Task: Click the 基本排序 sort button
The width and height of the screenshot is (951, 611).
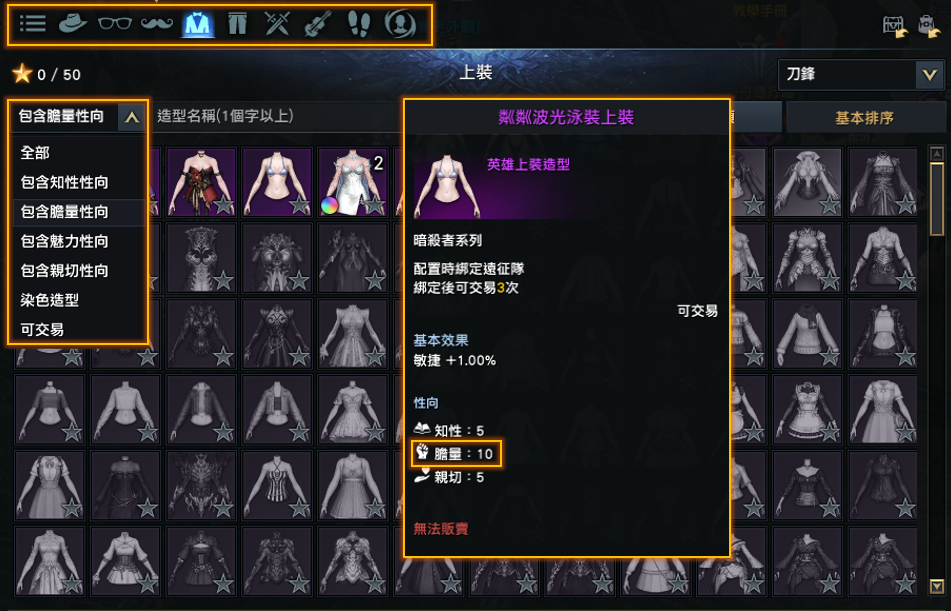Action: (864, 117)
